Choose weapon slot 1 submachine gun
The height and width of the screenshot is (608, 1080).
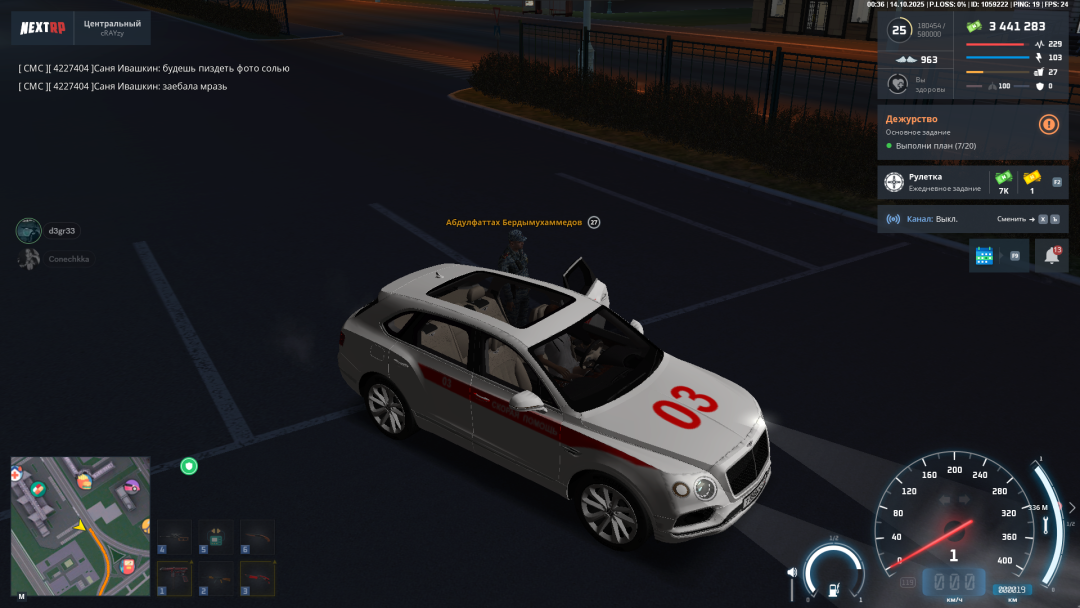coord(174,578)
